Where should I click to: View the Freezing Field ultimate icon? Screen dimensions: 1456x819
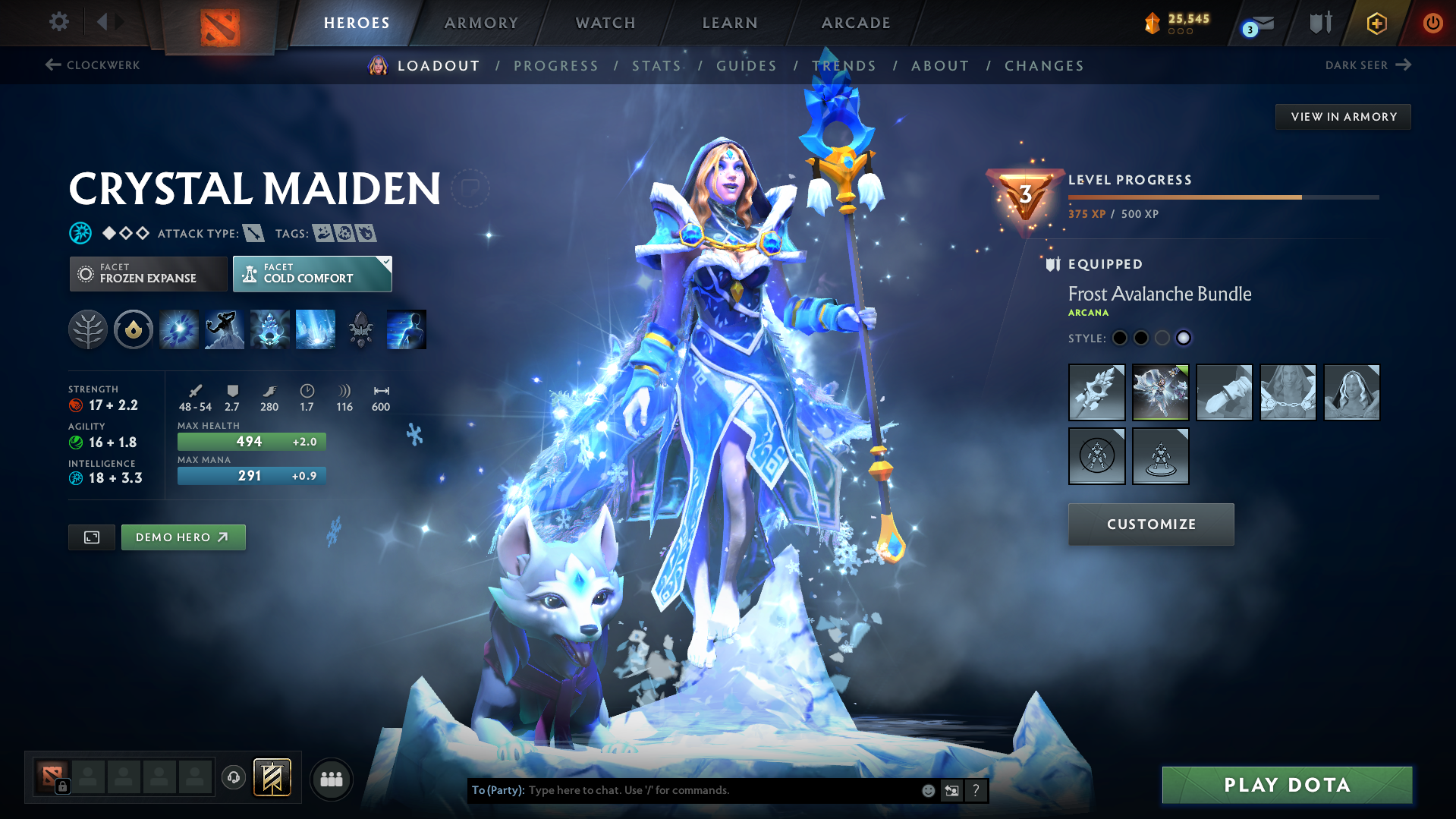click(x=315, y=329)
